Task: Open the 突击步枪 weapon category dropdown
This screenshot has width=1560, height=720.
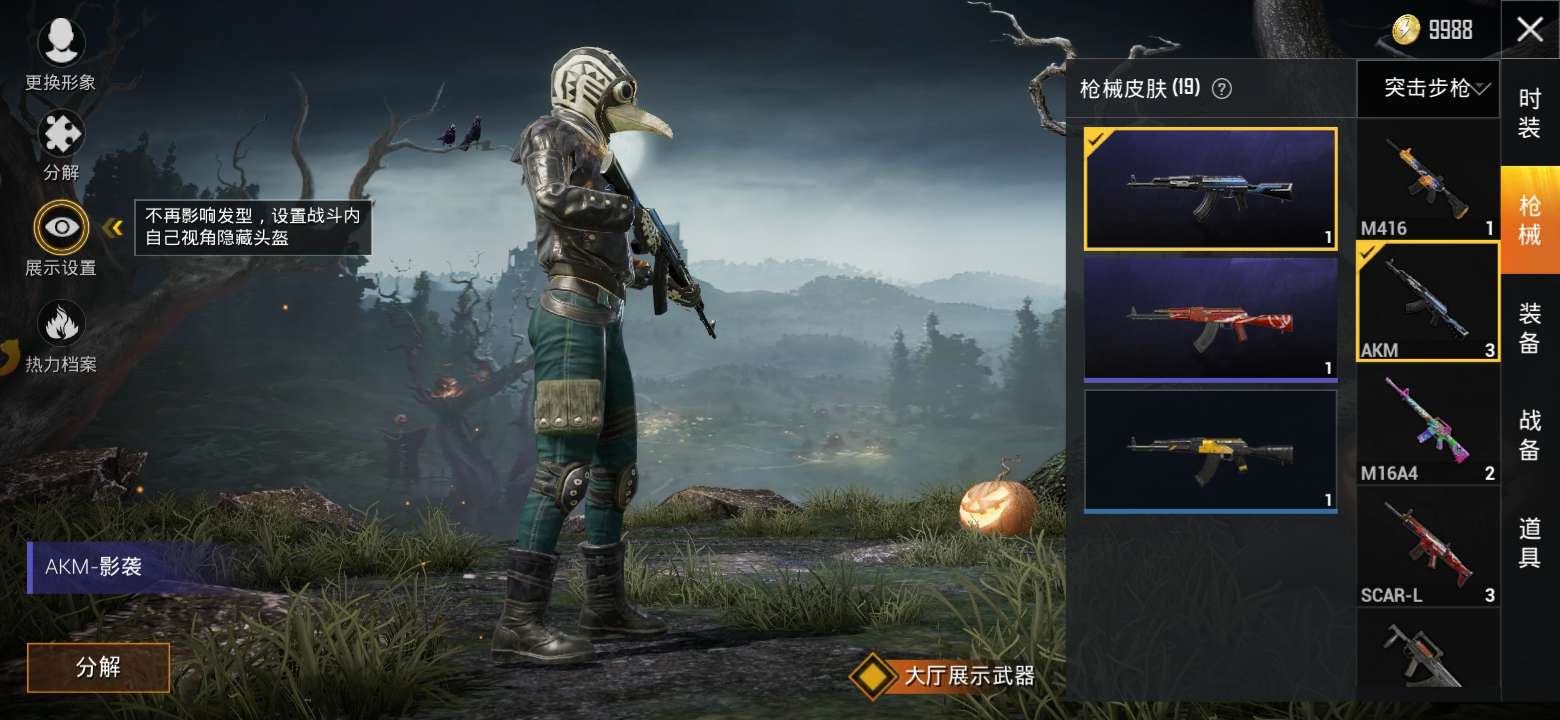Action: pos(1427,89)
